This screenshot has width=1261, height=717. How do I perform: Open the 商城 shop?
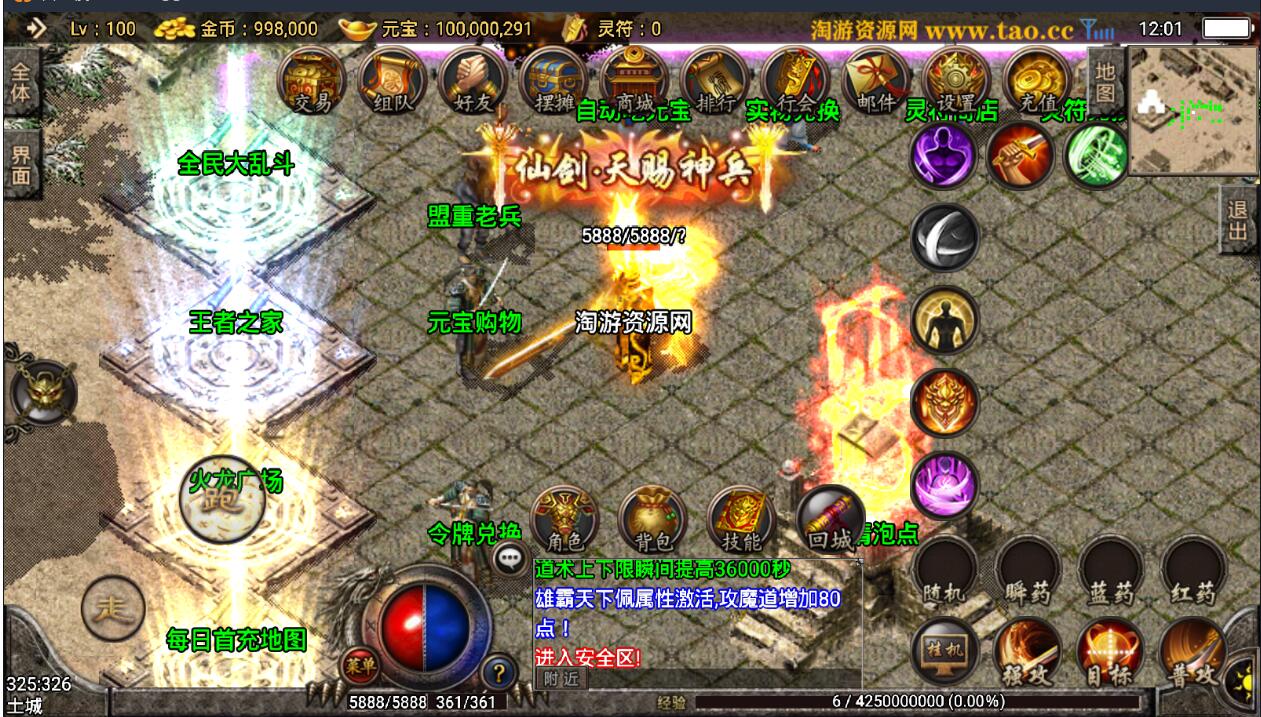pos(635,79)
